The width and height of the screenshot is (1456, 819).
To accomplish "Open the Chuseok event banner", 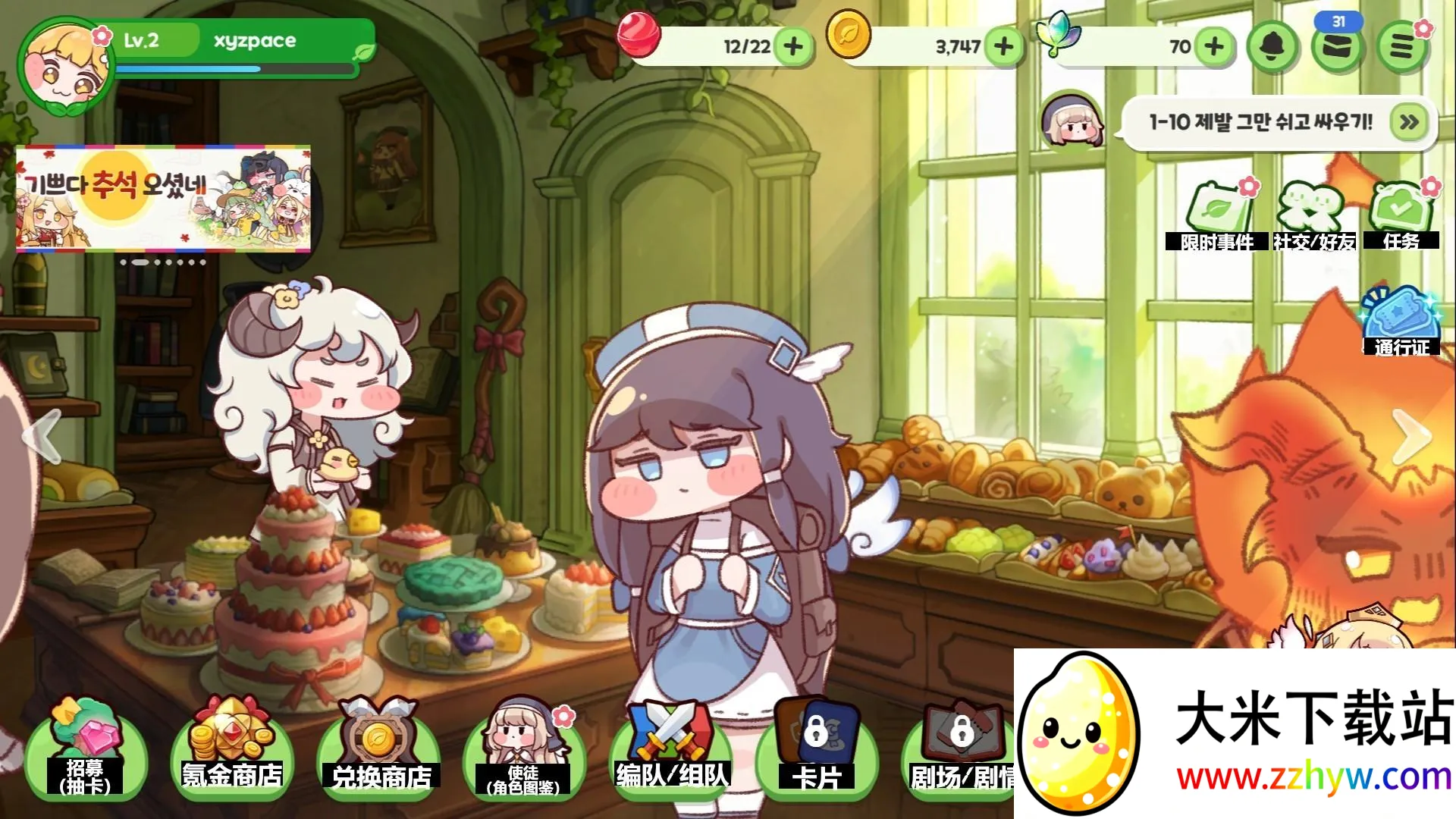I will coord(163,197).
